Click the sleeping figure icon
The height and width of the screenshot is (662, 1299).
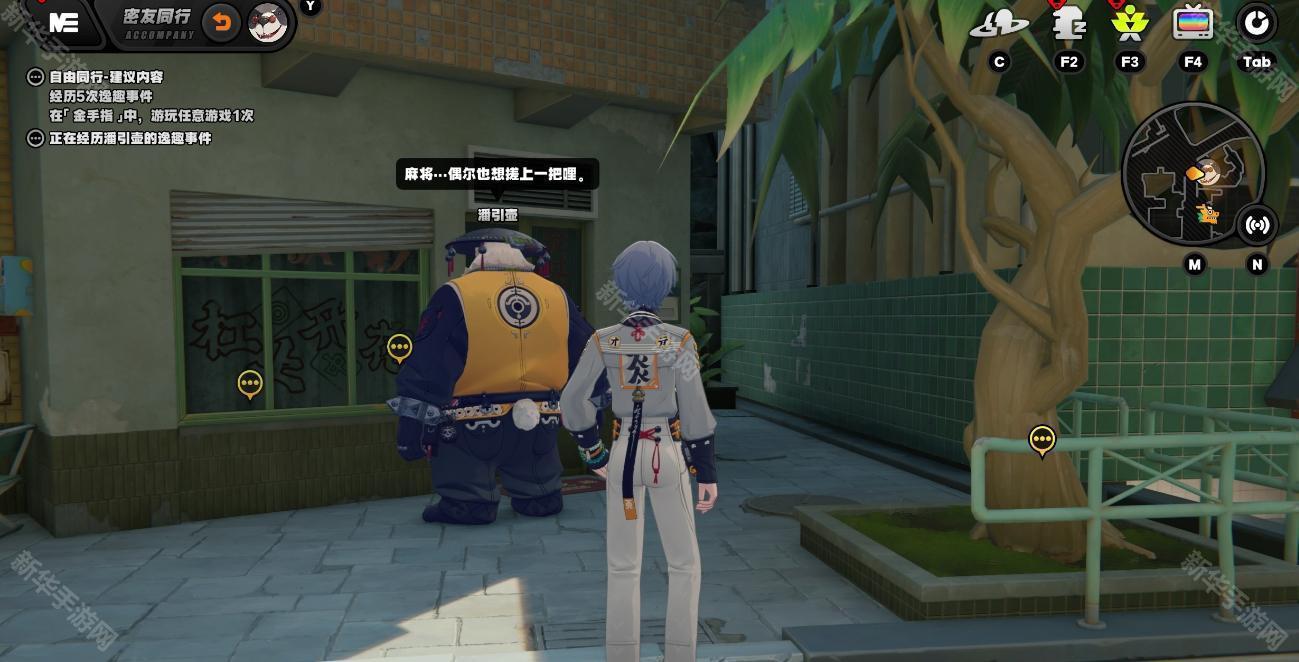(x=1069, y=24)
